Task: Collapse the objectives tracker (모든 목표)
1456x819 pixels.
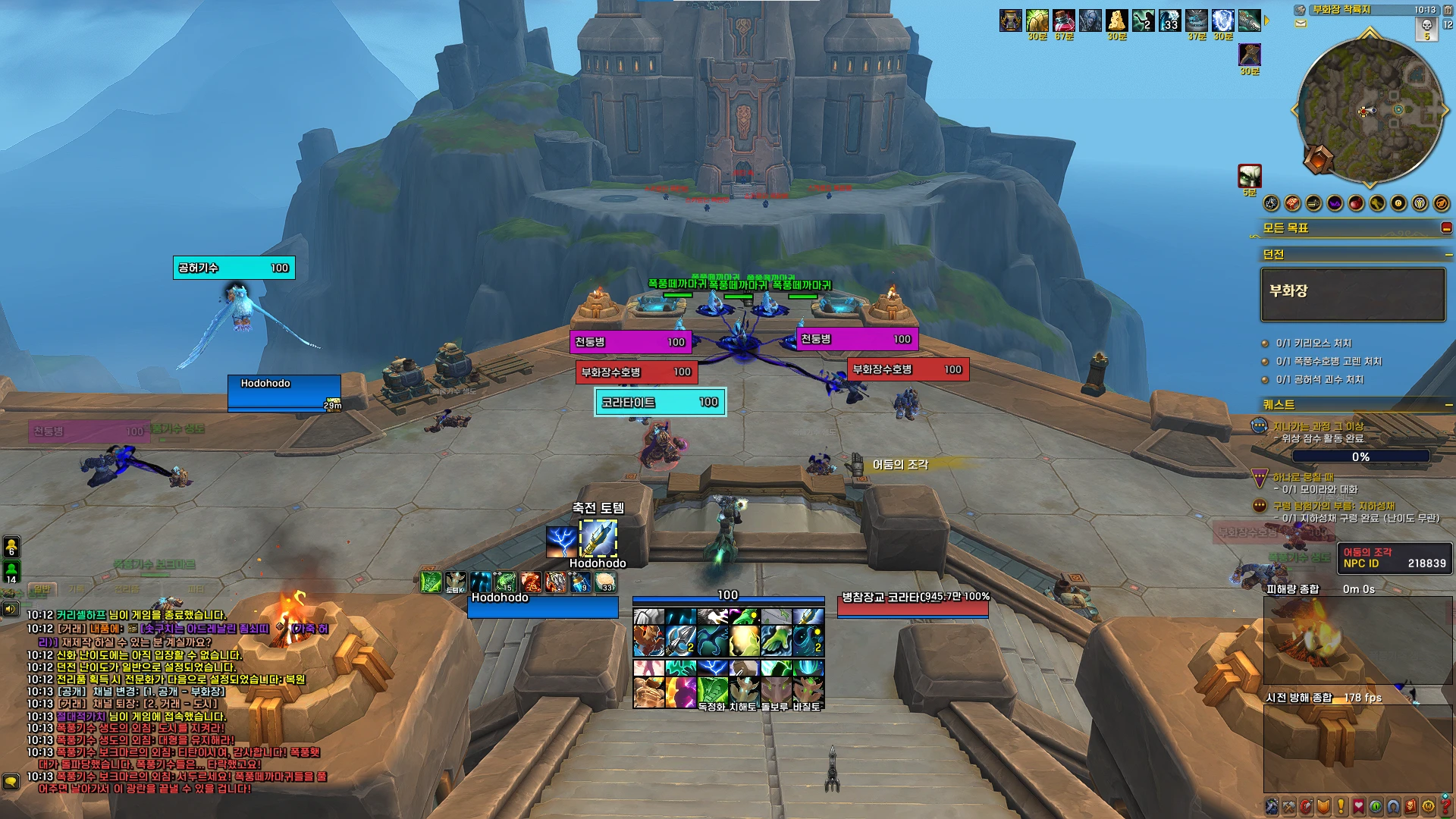Action: [1446, 227]
